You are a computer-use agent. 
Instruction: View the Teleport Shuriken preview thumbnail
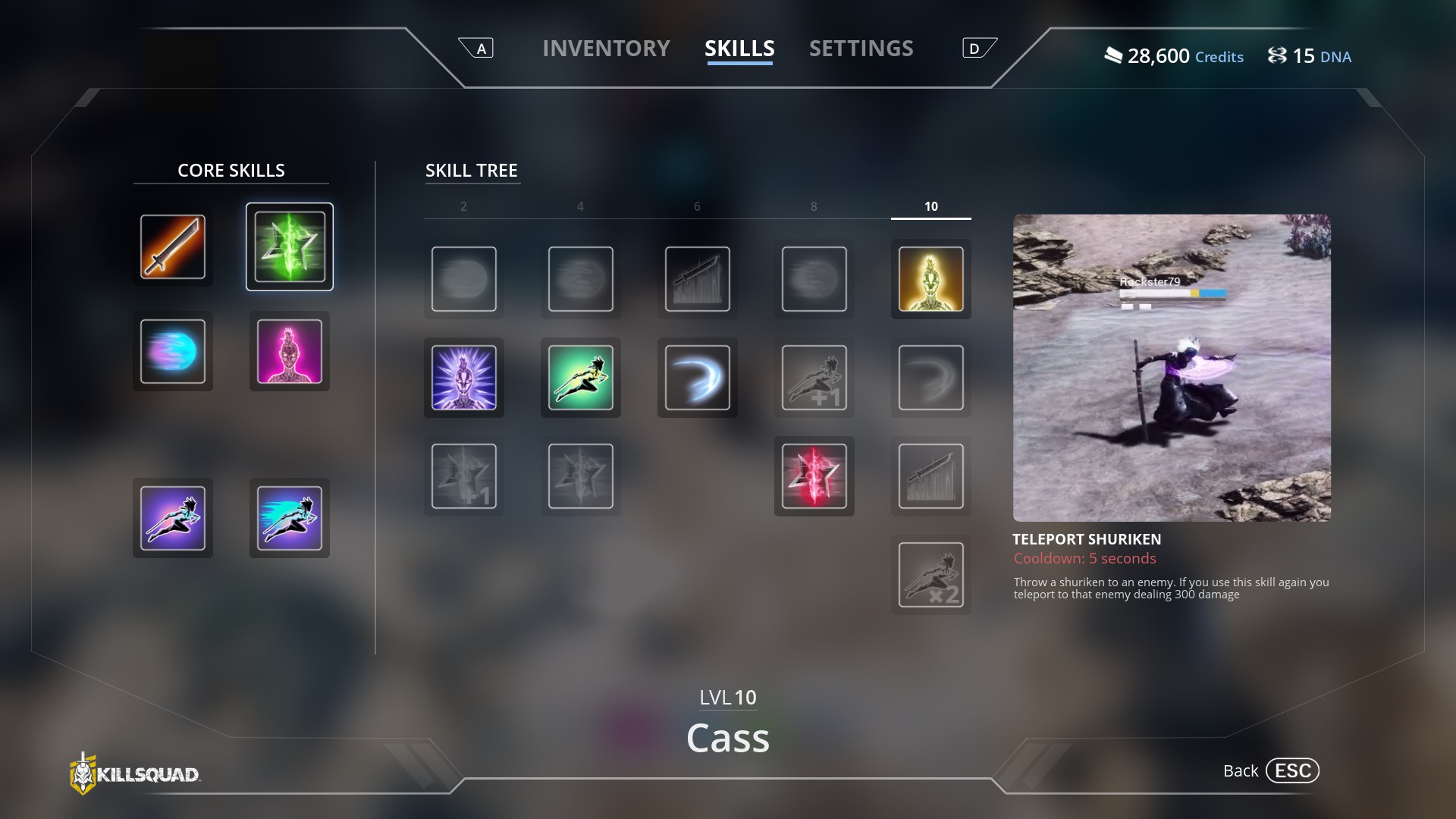(x=1172, y=367)
